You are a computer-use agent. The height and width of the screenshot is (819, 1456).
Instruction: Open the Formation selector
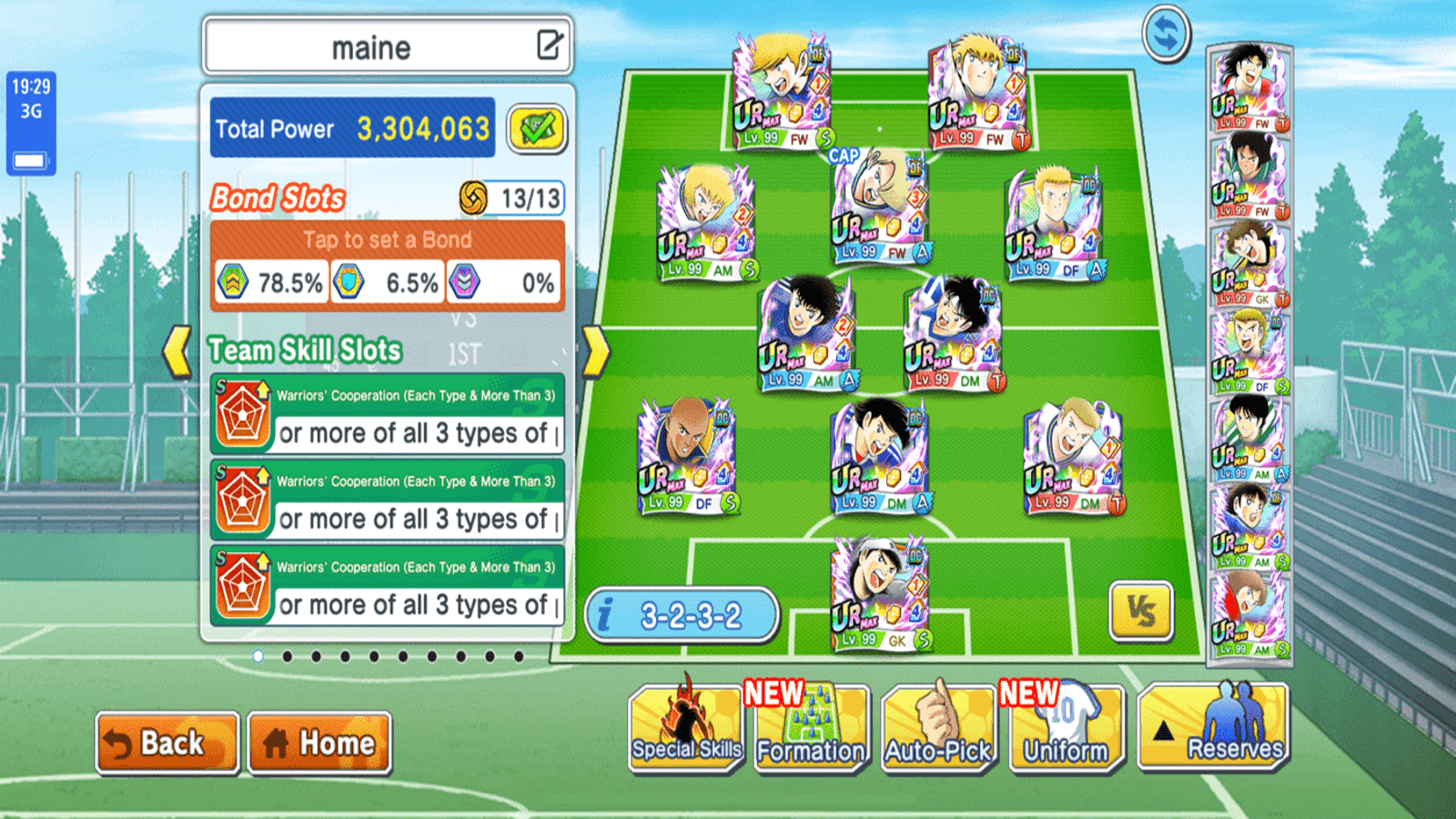[x=811, y=730]
